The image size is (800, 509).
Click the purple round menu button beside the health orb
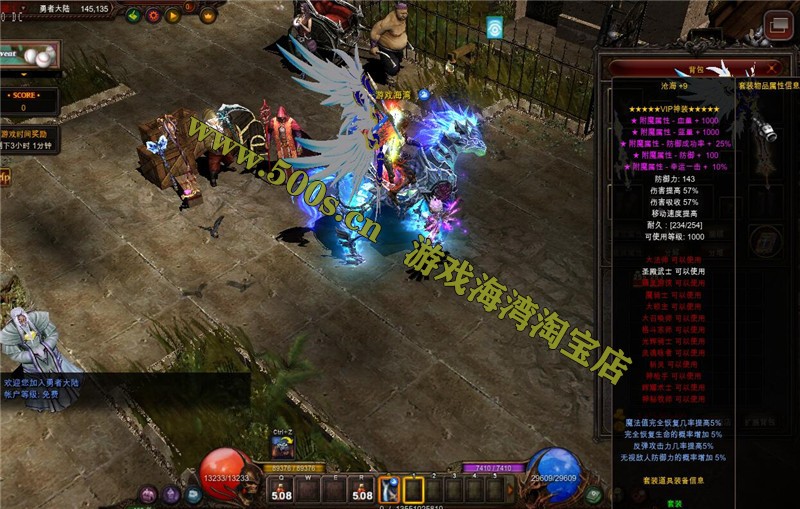point(148,494)
